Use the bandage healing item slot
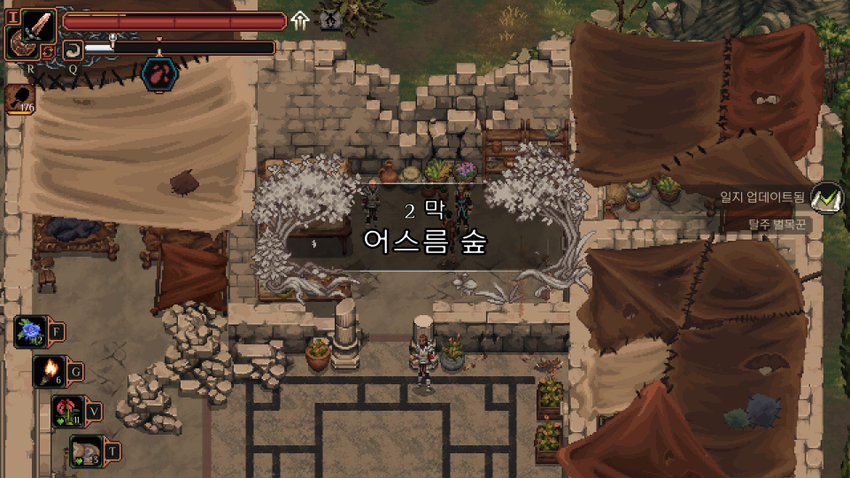This screenshot has height=478, width=850. coord(86,451)
